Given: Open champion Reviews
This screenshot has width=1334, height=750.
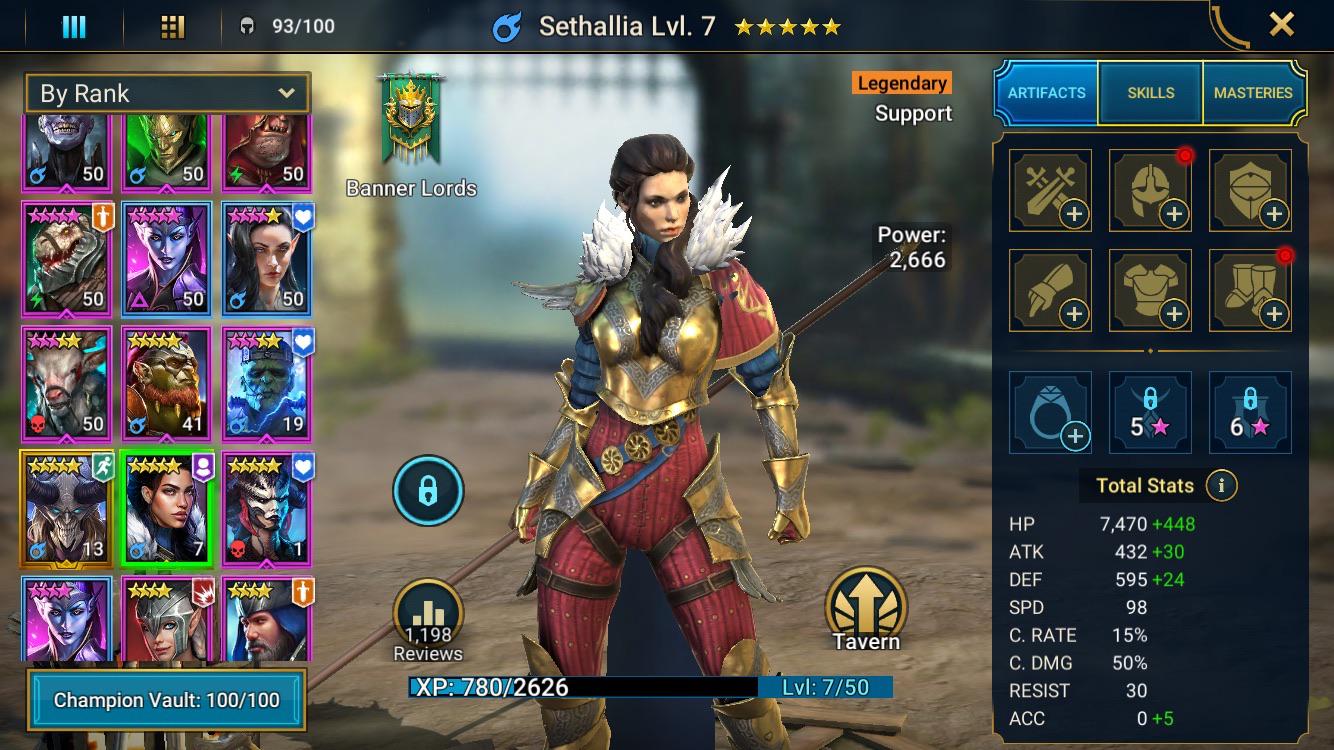Looking at the screenshot, I should click(428, 622).
